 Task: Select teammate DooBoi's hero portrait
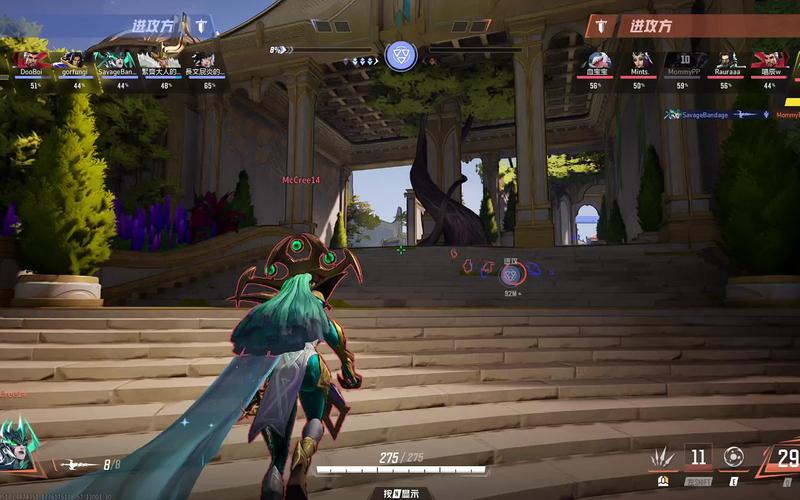click(x=30, y=60)
